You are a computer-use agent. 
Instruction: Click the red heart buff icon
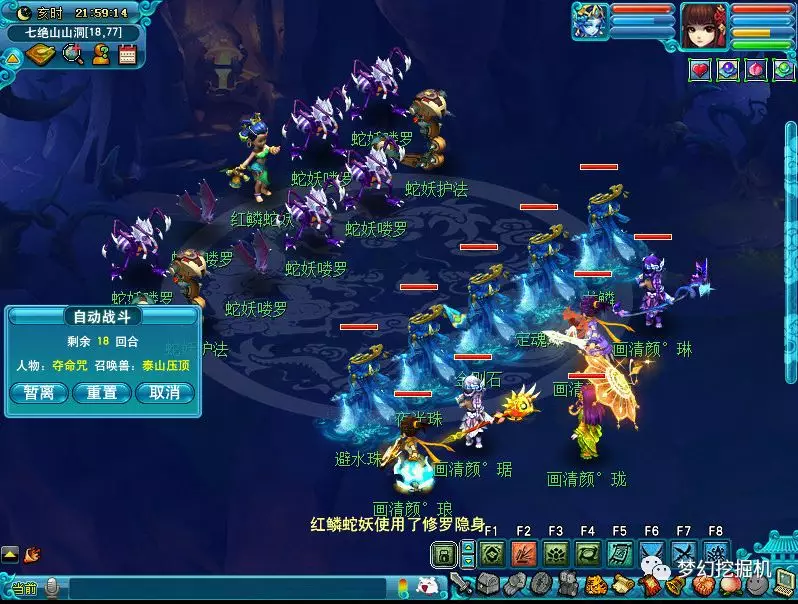coord(700,69)
